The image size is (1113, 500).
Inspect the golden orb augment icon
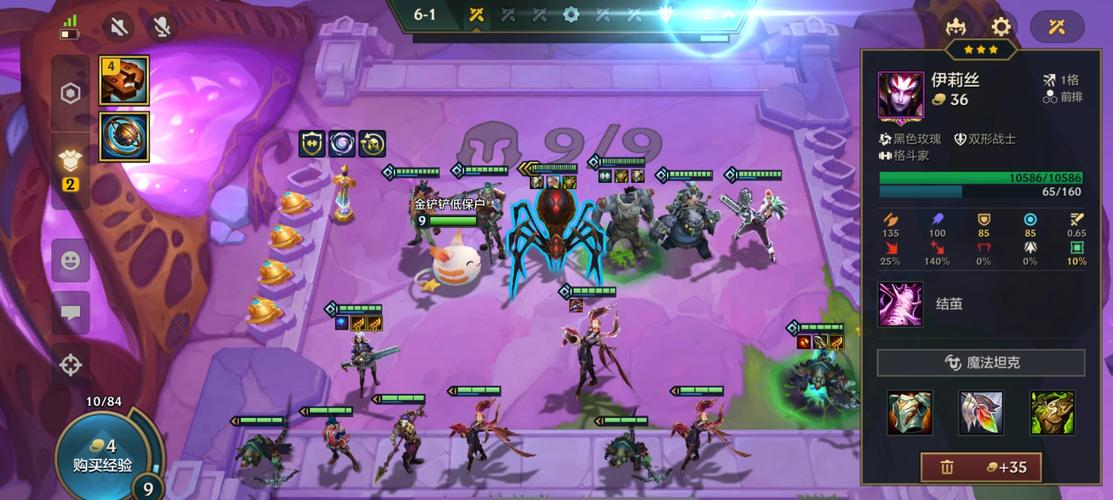(124, 136)
